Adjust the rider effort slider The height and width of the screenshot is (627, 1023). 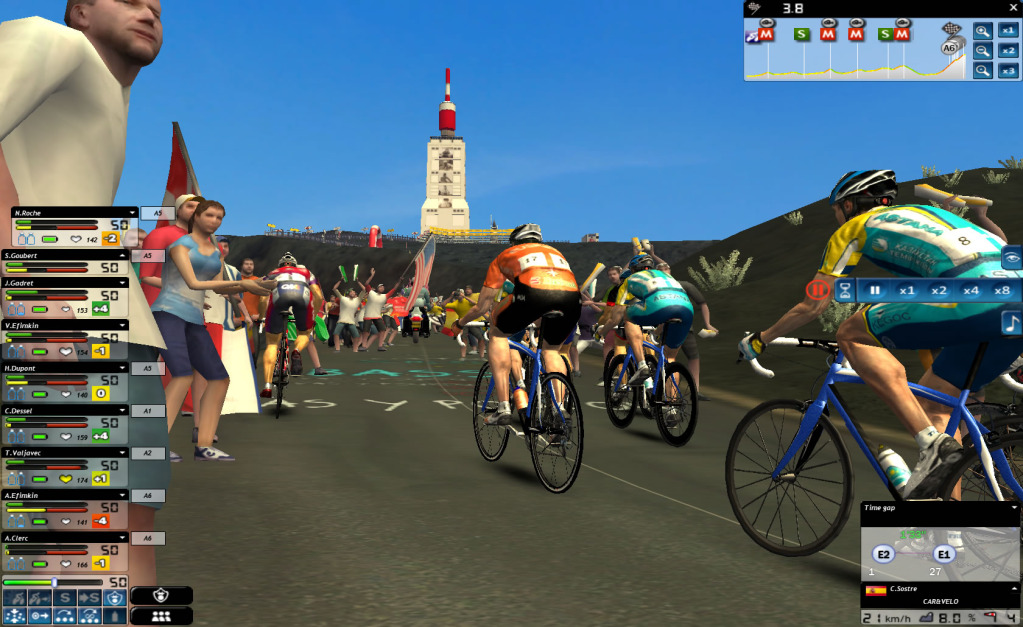[54, 582]
